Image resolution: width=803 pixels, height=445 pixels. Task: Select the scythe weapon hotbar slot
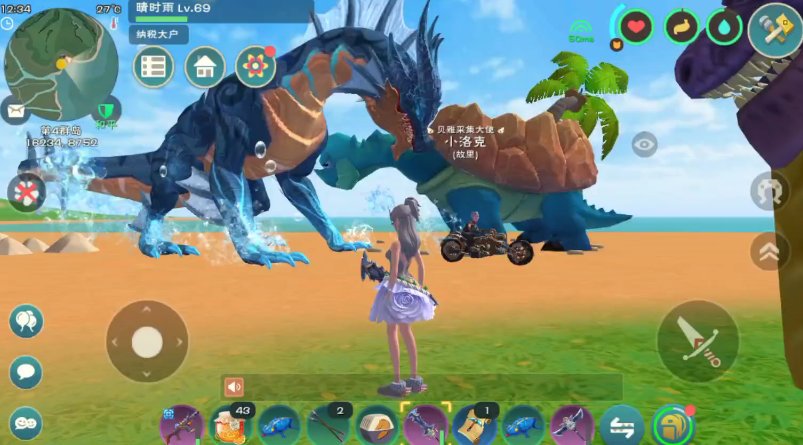(x=573, y=425)
